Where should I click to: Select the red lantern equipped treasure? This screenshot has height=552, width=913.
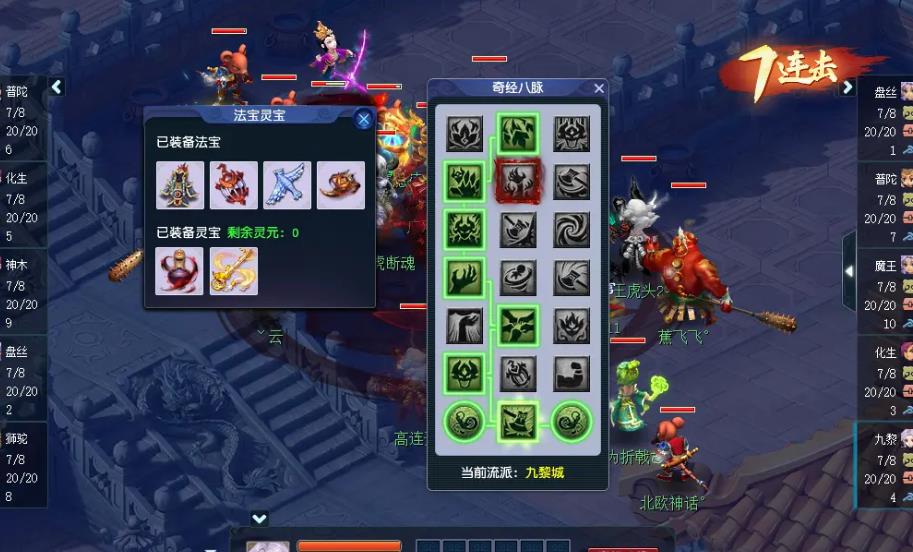[234, 185]
